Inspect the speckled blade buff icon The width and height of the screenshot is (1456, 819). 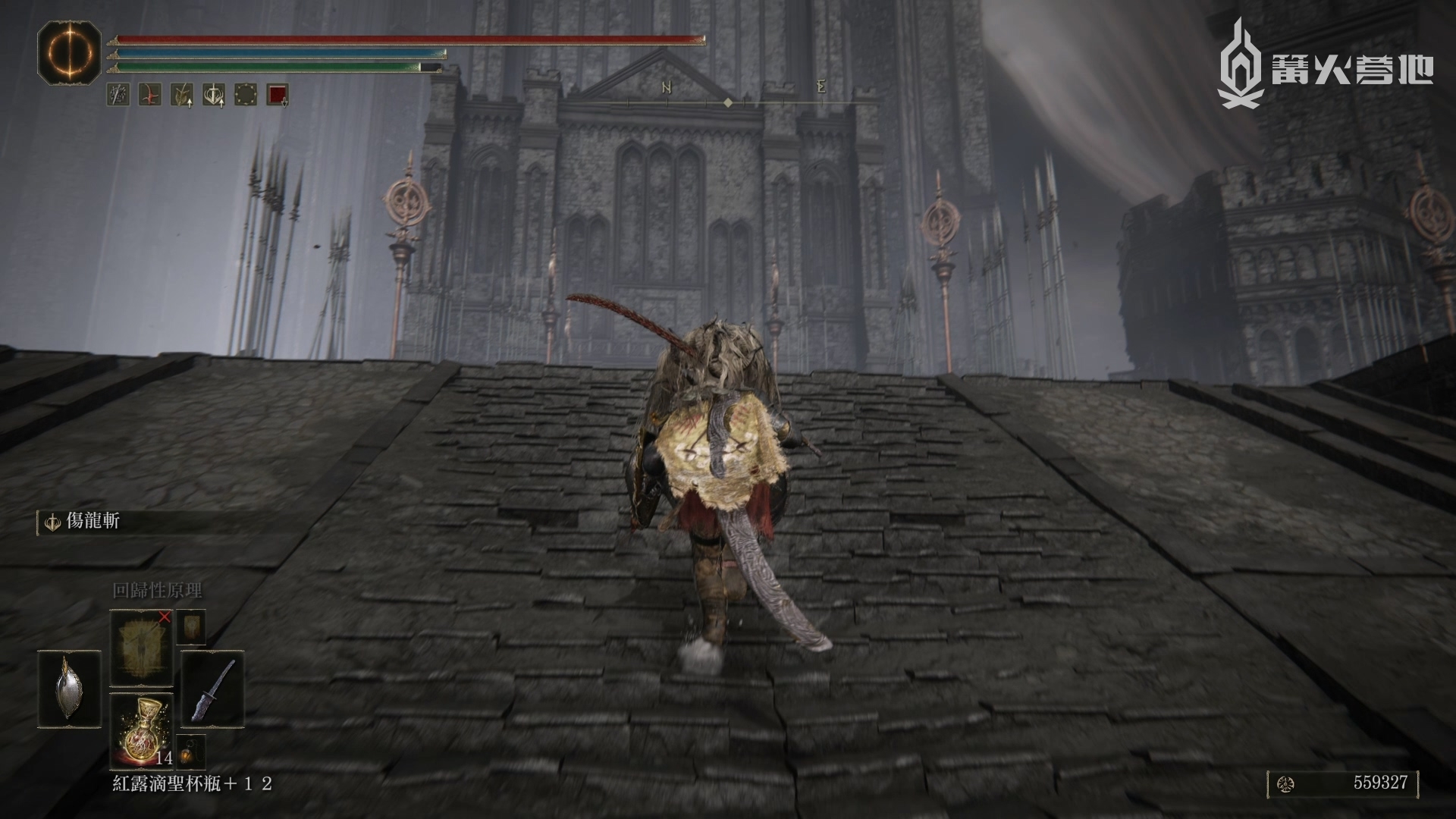tap(118, 95)
